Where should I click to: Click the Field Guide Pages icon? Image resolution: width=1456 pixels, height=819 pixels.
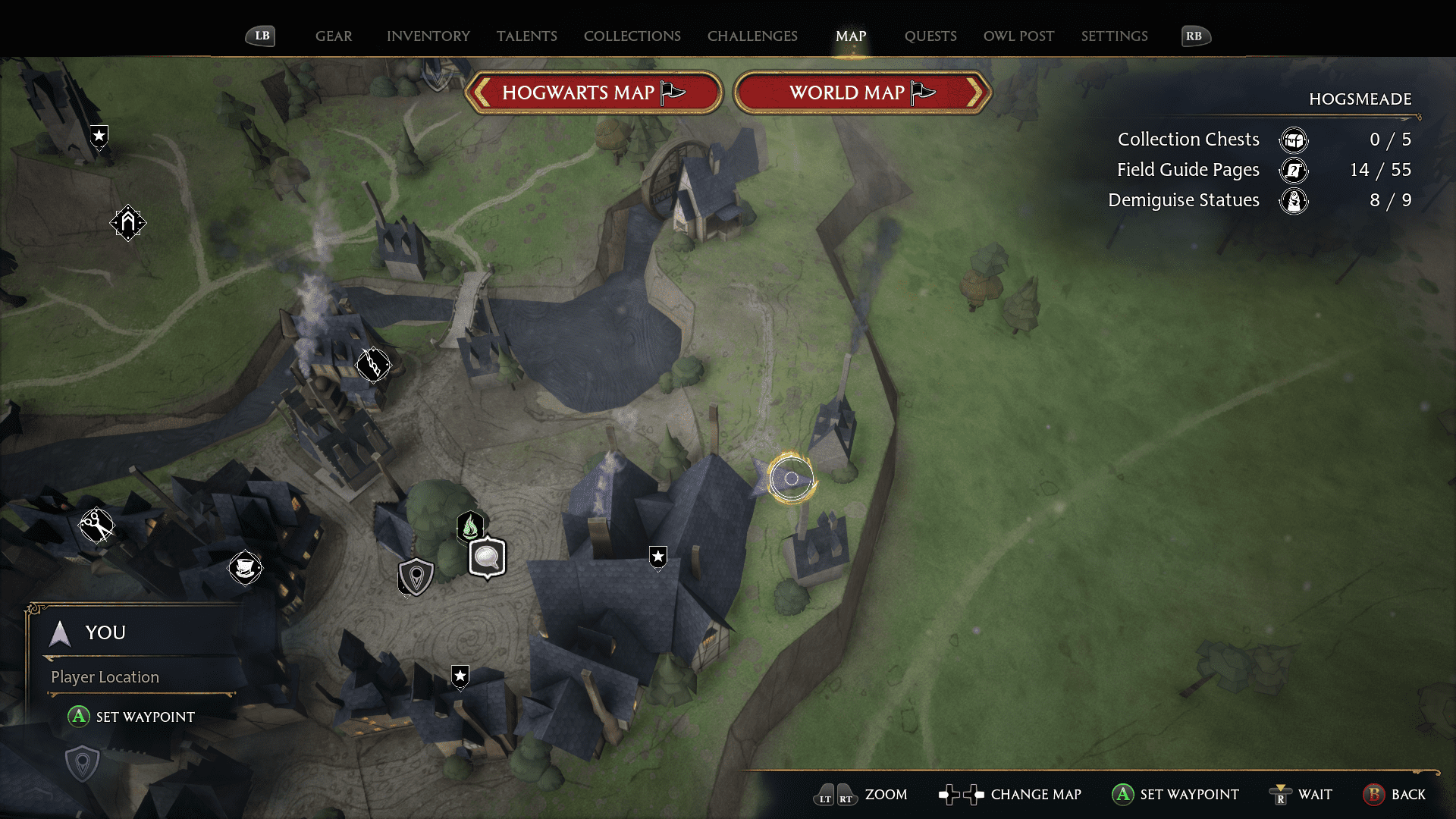coord(1294,171)
